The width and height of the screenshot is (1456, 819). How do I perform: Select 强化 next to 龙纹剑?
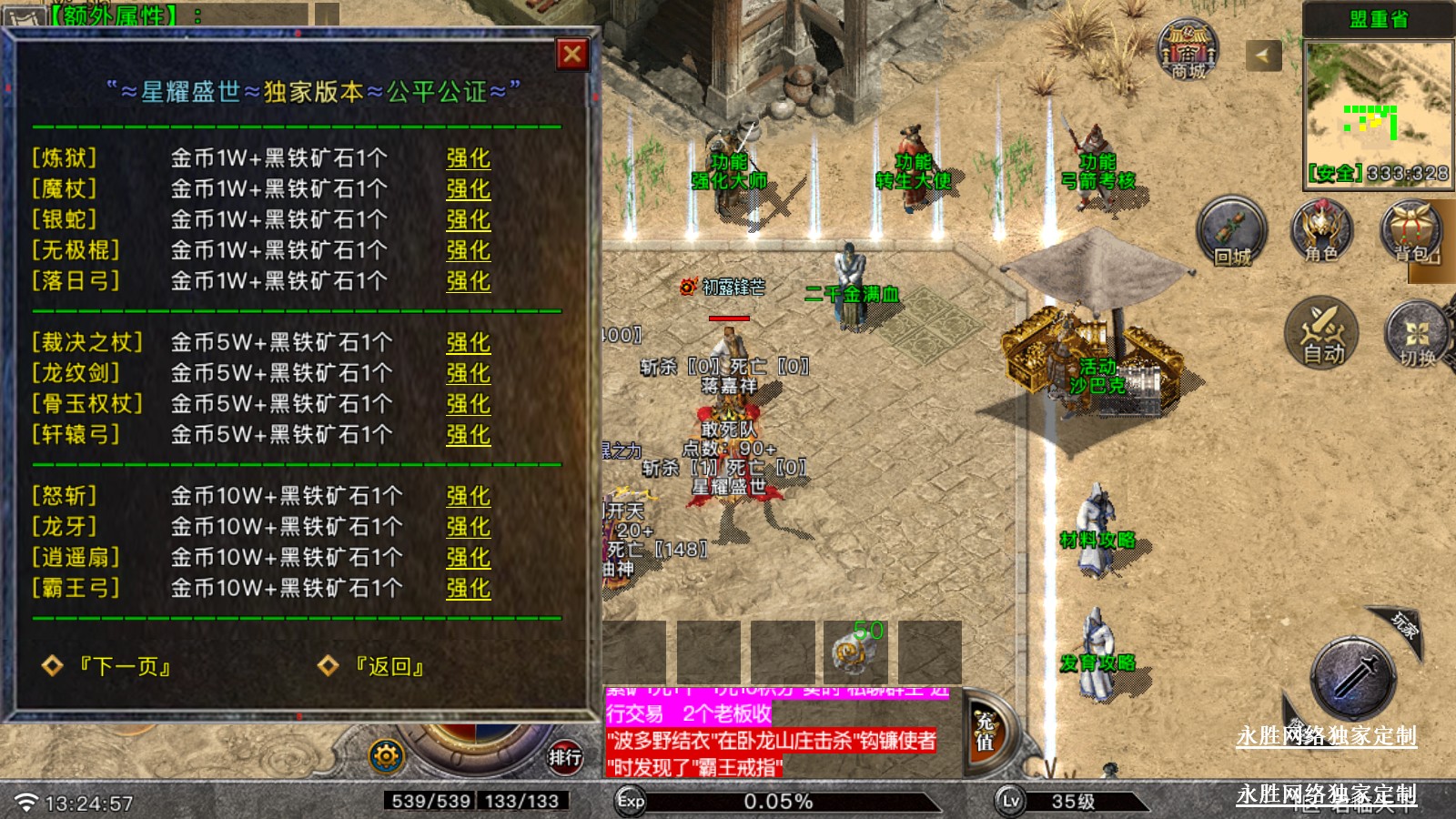click(x=468, y=373)
